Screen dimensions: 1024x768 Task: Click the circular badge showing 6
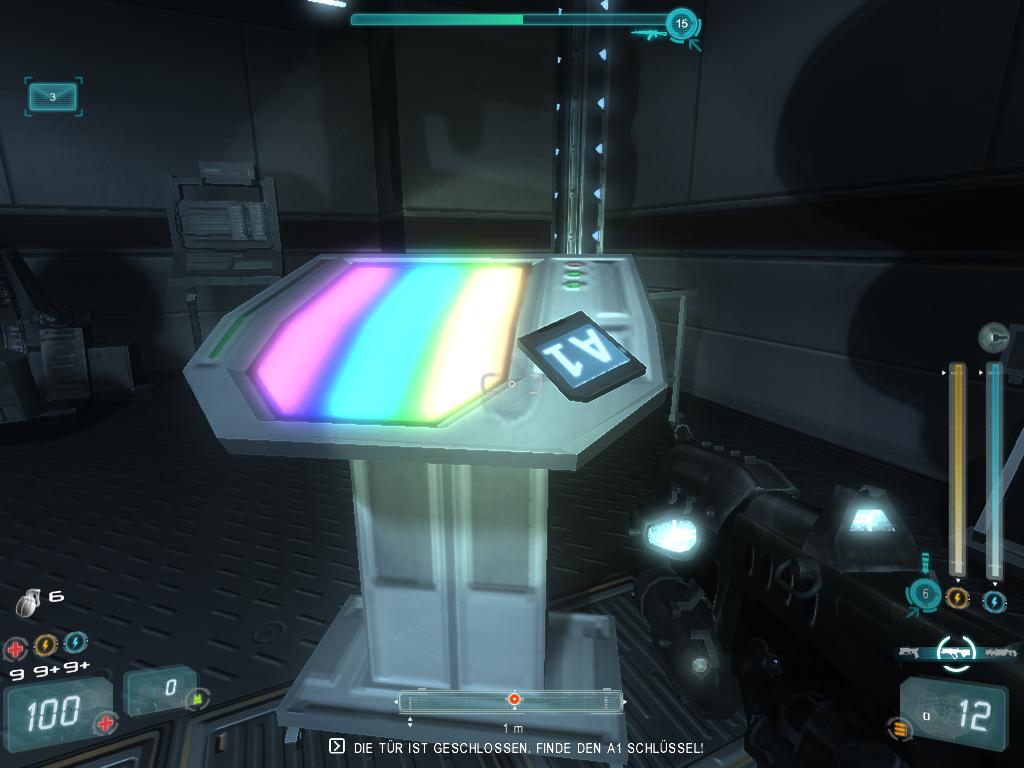point(925,594)
